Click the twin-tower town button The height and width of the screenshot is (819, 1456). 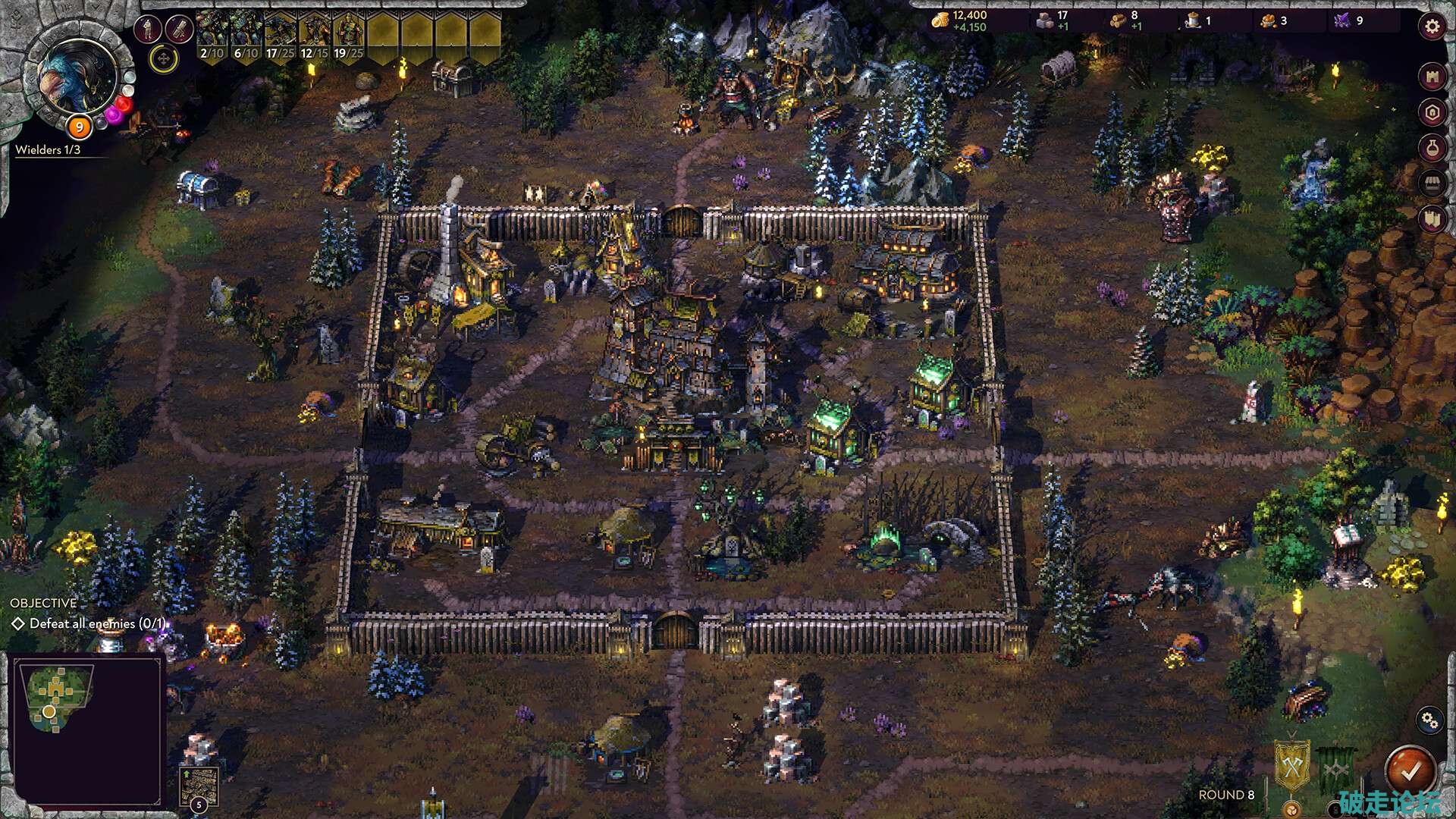click(x=1432, y=220)
